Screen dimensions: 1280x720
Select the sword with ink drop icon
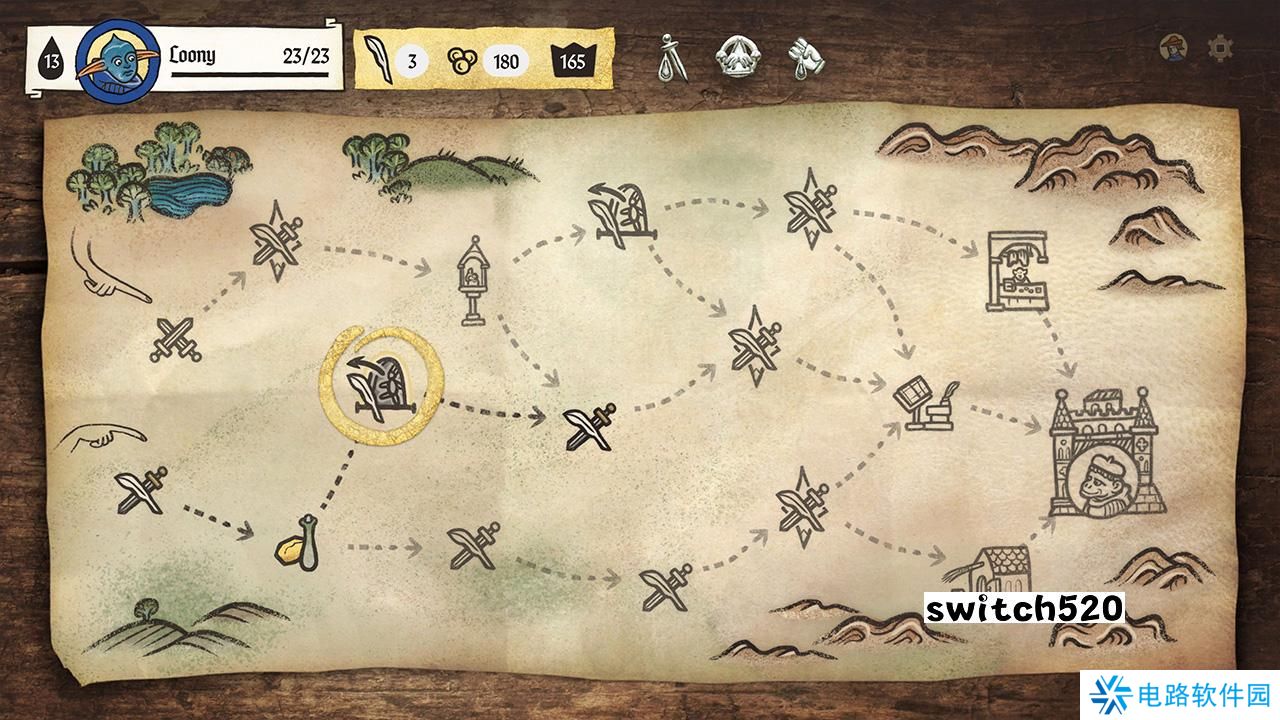tap(672, 58)
